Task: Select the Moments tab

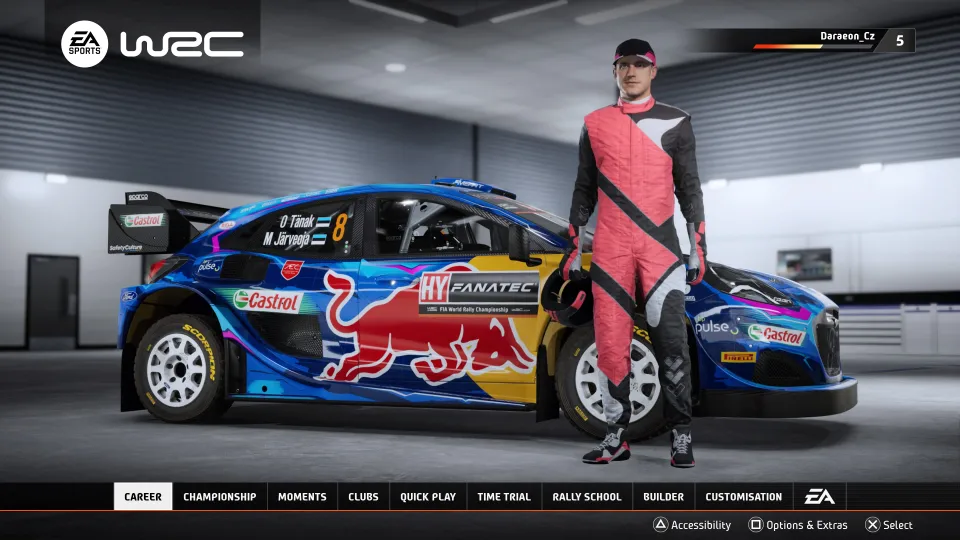Action: tap(302, 497)
